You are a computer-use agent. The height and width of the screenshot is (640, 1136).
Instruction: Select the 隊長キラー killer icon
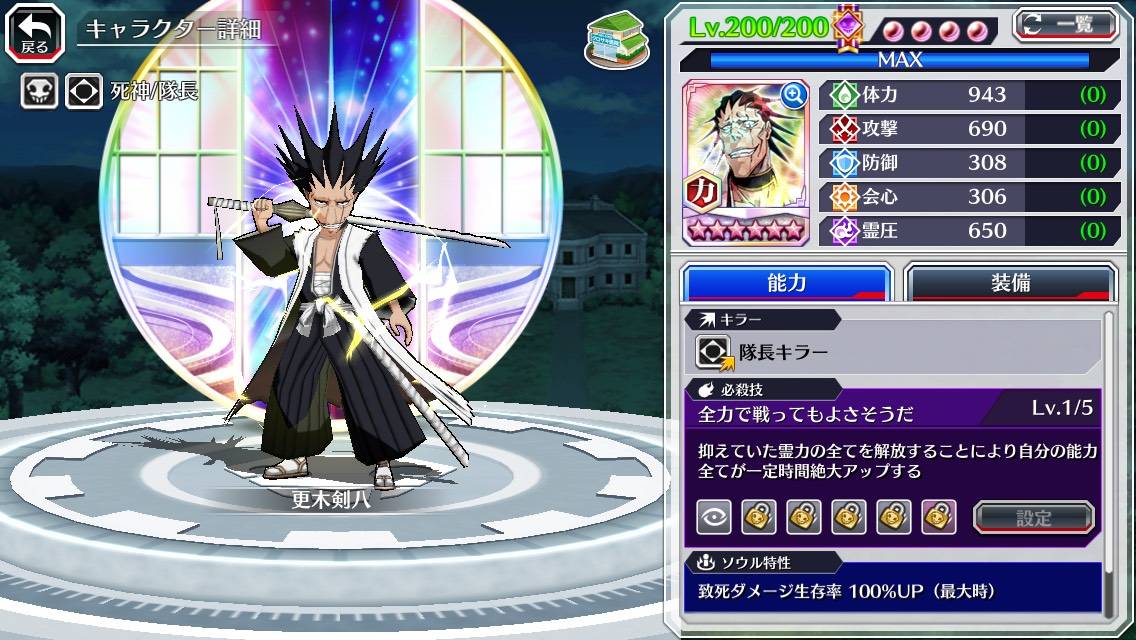[715, 352]
